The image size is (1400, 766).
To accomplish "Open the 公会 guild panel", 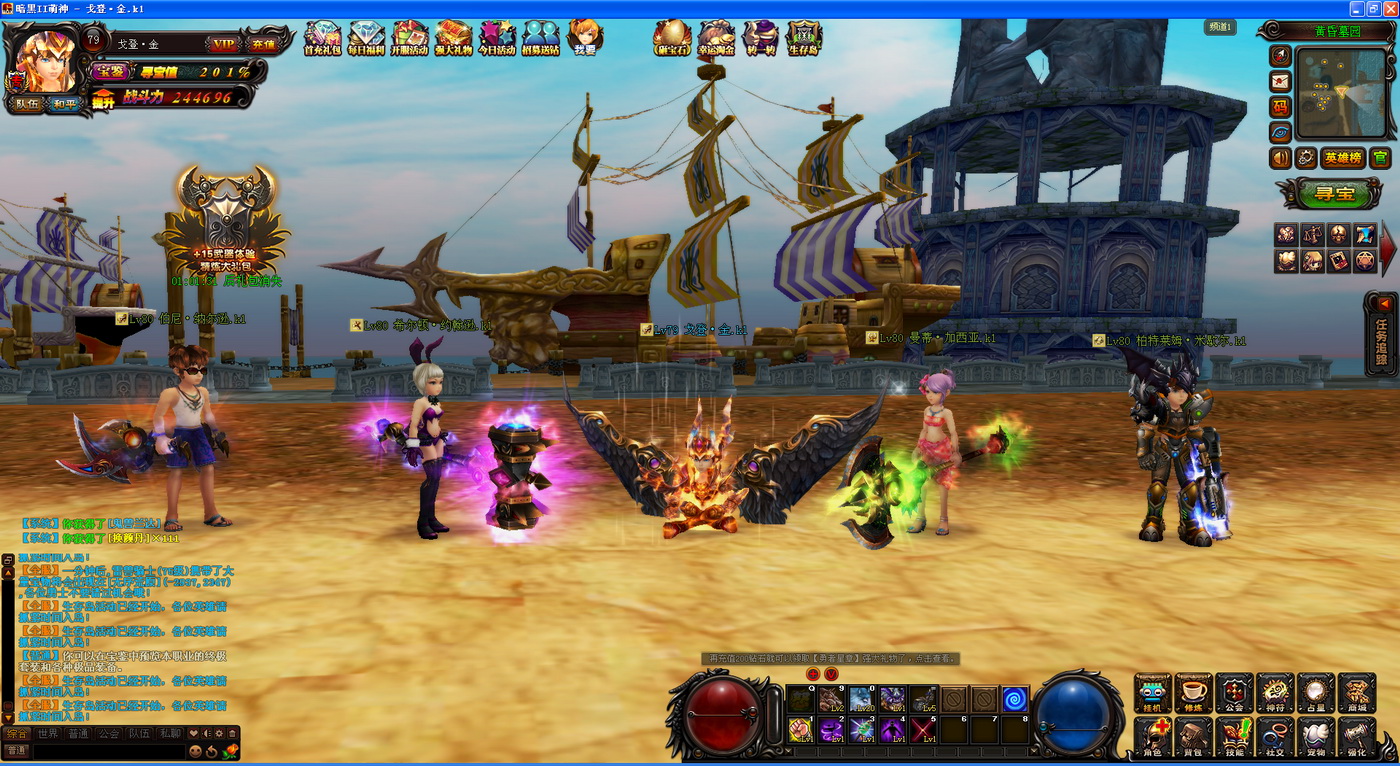I will click(x=1234, y=693).
